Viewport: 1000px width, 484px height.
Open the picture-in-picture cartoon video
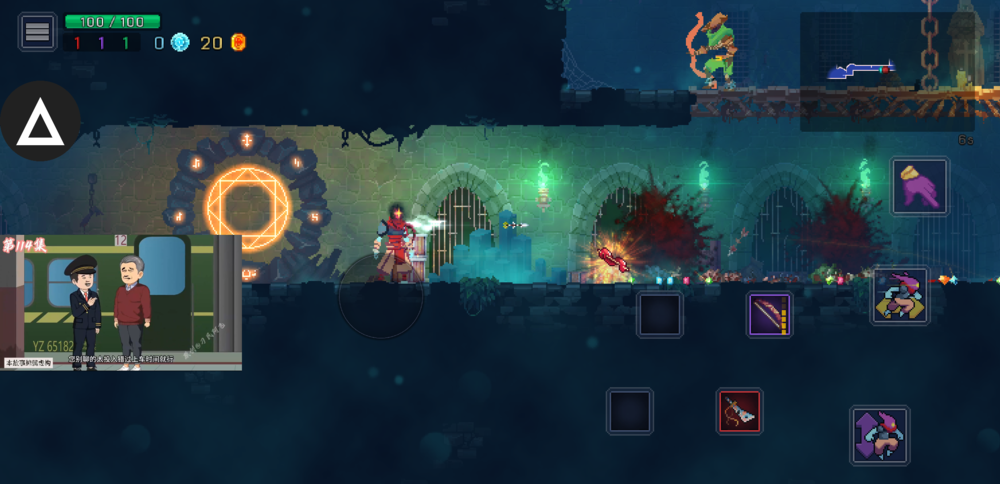(121, 302)
